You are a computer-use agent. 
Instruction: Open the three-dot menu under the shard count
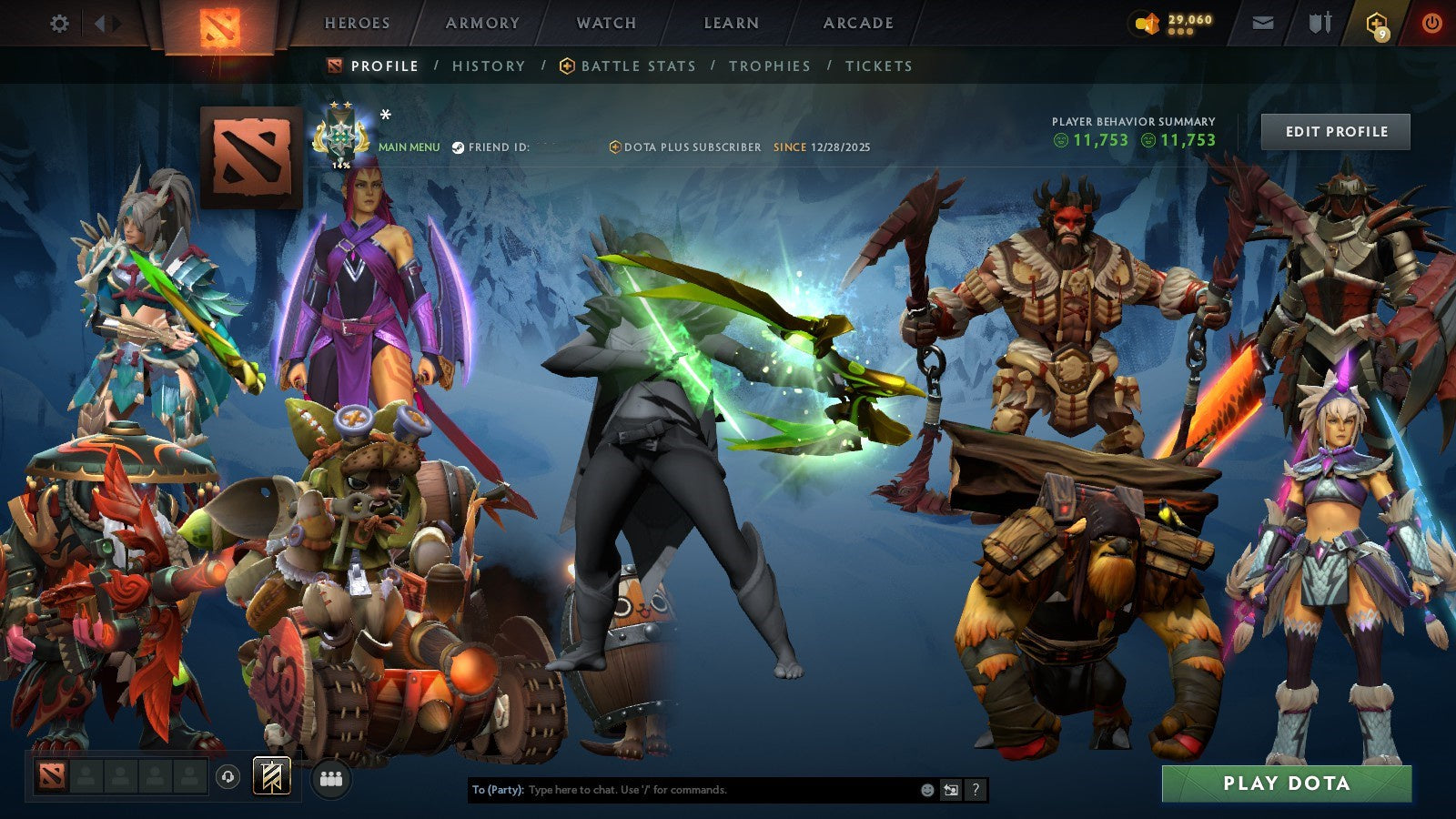[x=1180, y=33]
